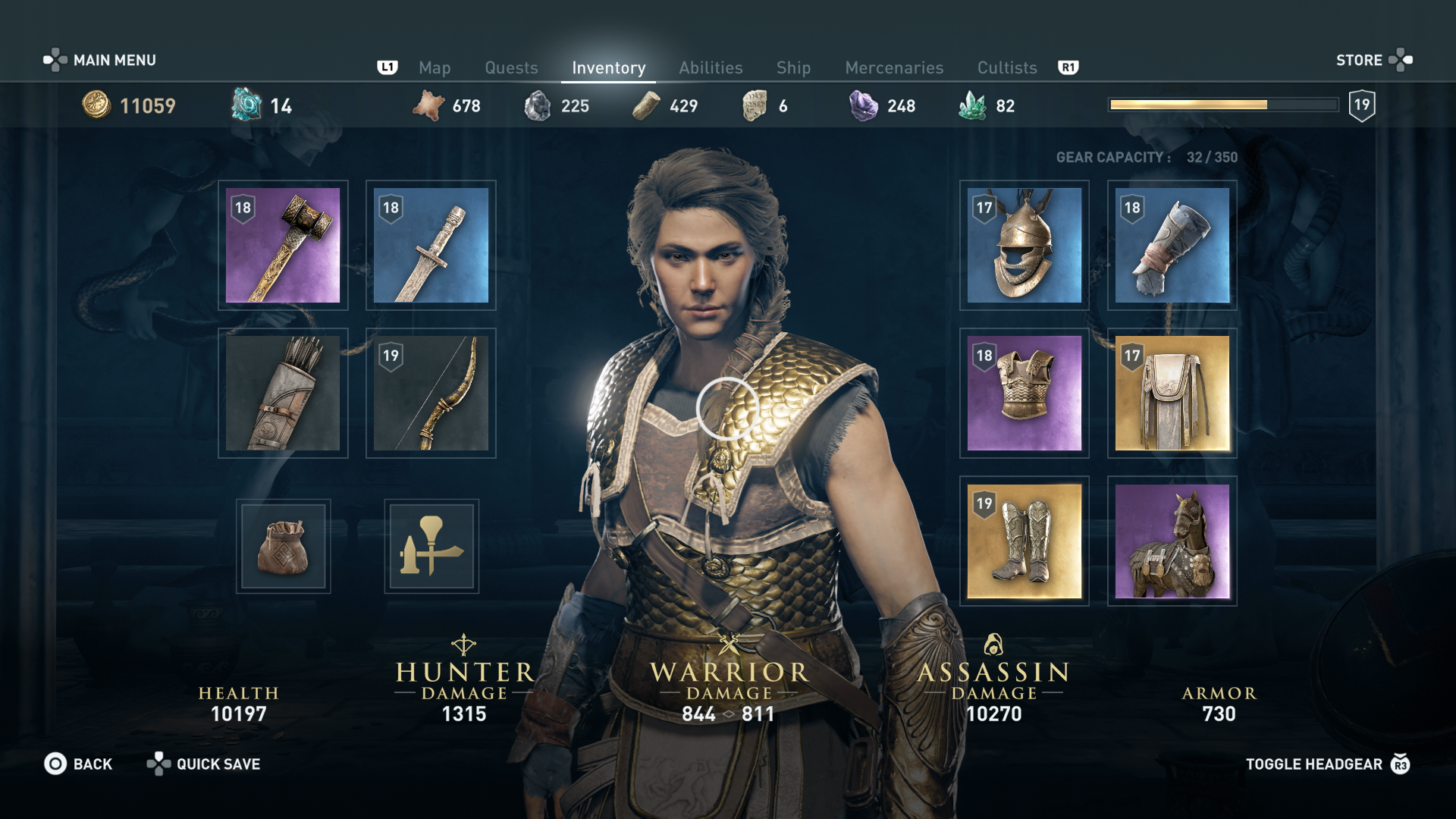Choose the equipped sword slot
The height and width of the screenshot is (819, 1456).
coord(431,245)
